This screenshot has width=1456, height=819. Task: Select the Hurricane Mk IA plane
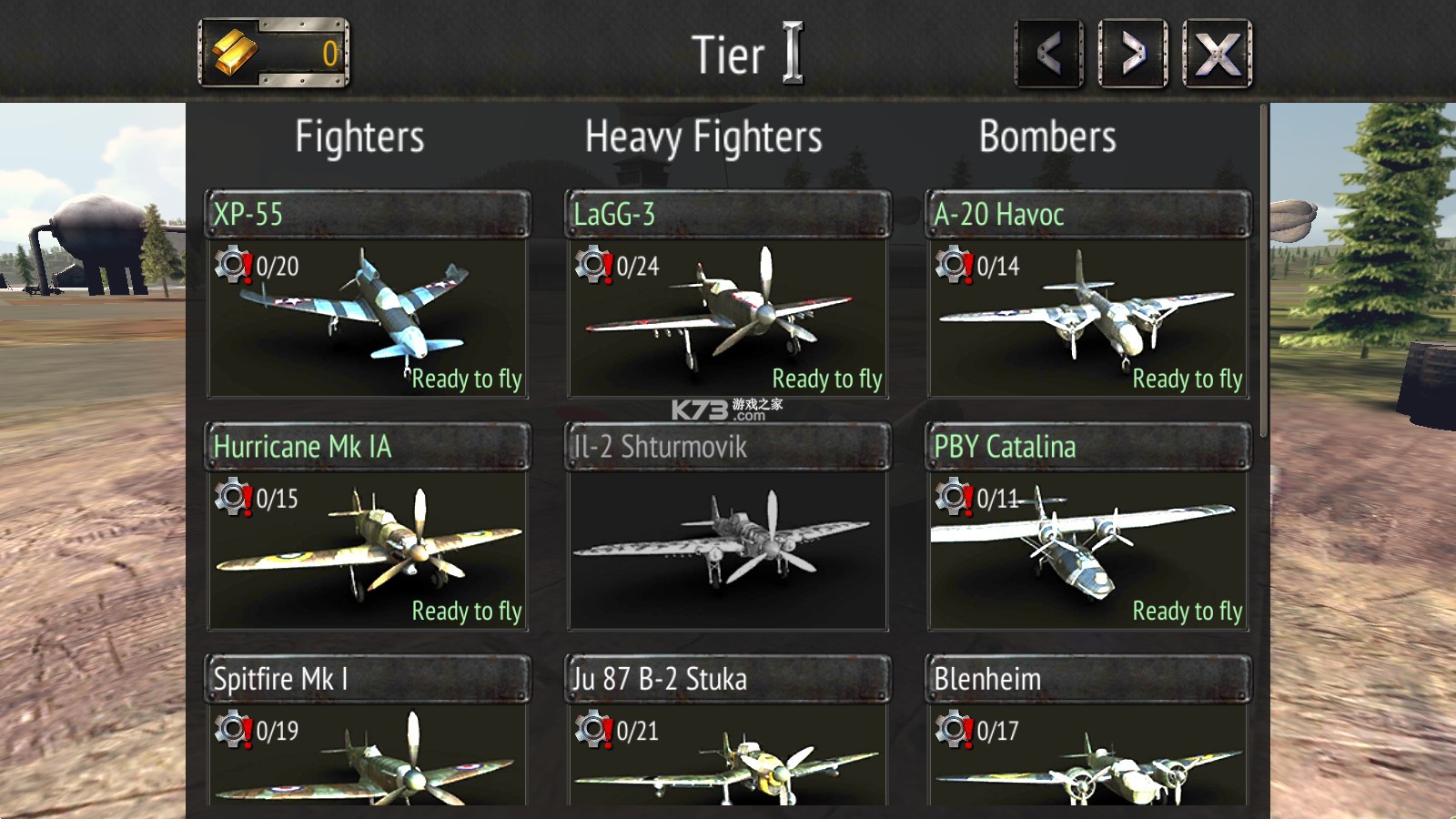pyautogui.click(x=368, y=528)
